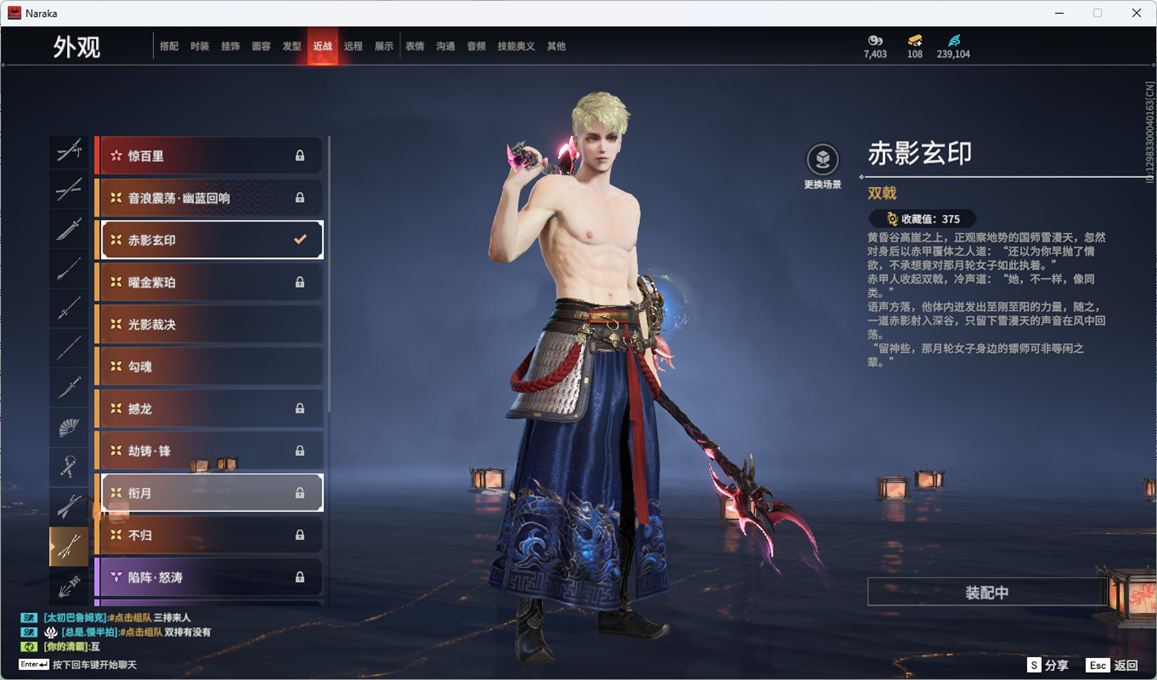The width and height of the screenshot is (1157, 680).
Task: Click the 装配中 equip button
Action: click(986, 592)
